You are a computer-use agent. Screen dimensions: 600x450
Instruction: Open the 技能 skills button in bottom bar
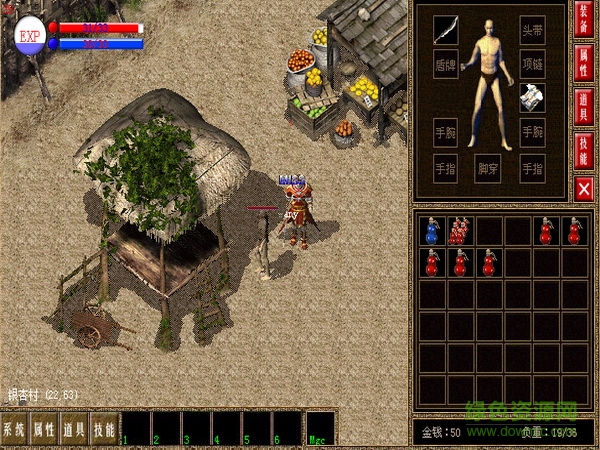click(x=104, y=429)
